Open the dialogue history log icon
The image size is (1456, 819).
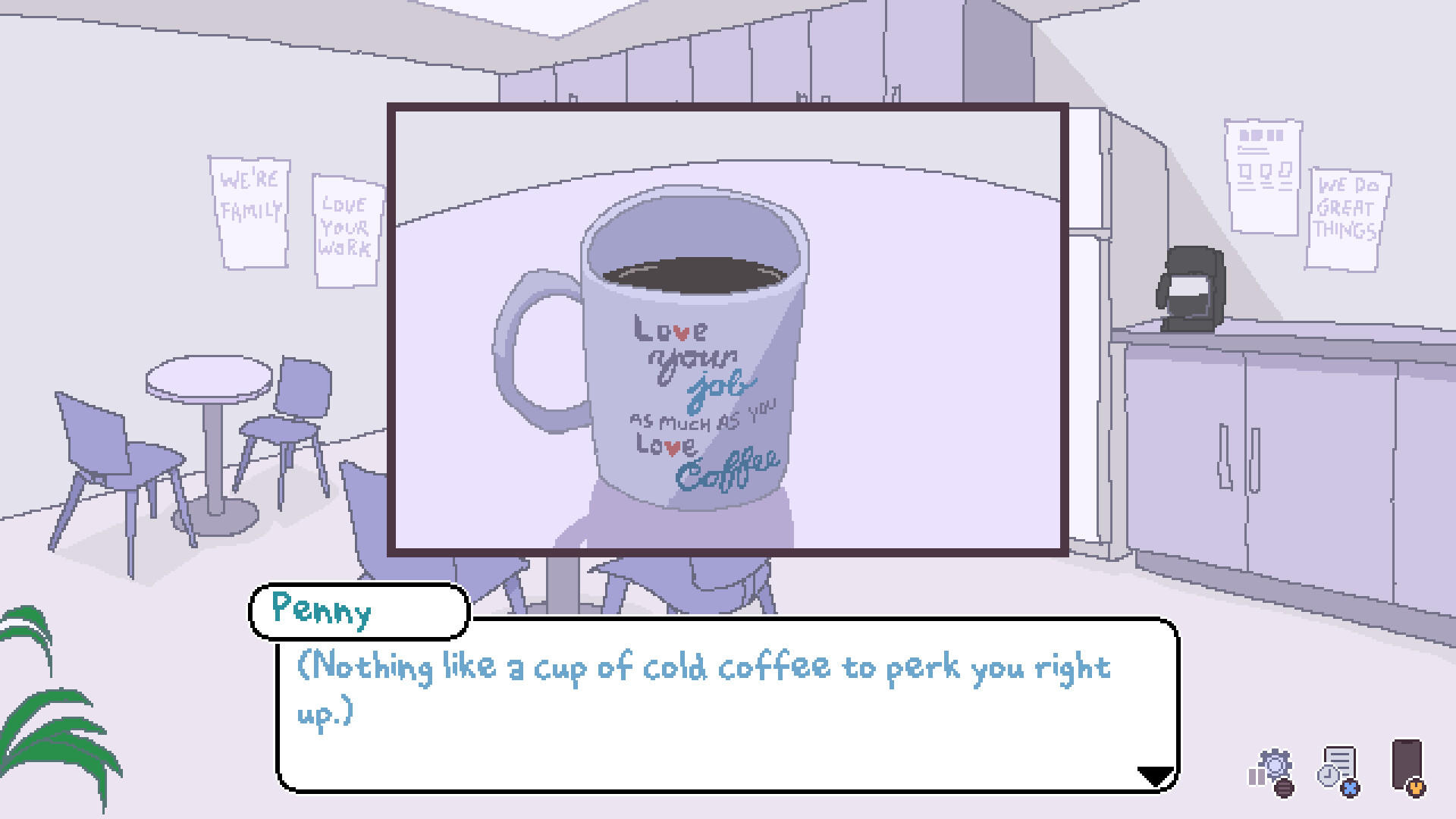pyautogui.click(x=1340, y=759)
